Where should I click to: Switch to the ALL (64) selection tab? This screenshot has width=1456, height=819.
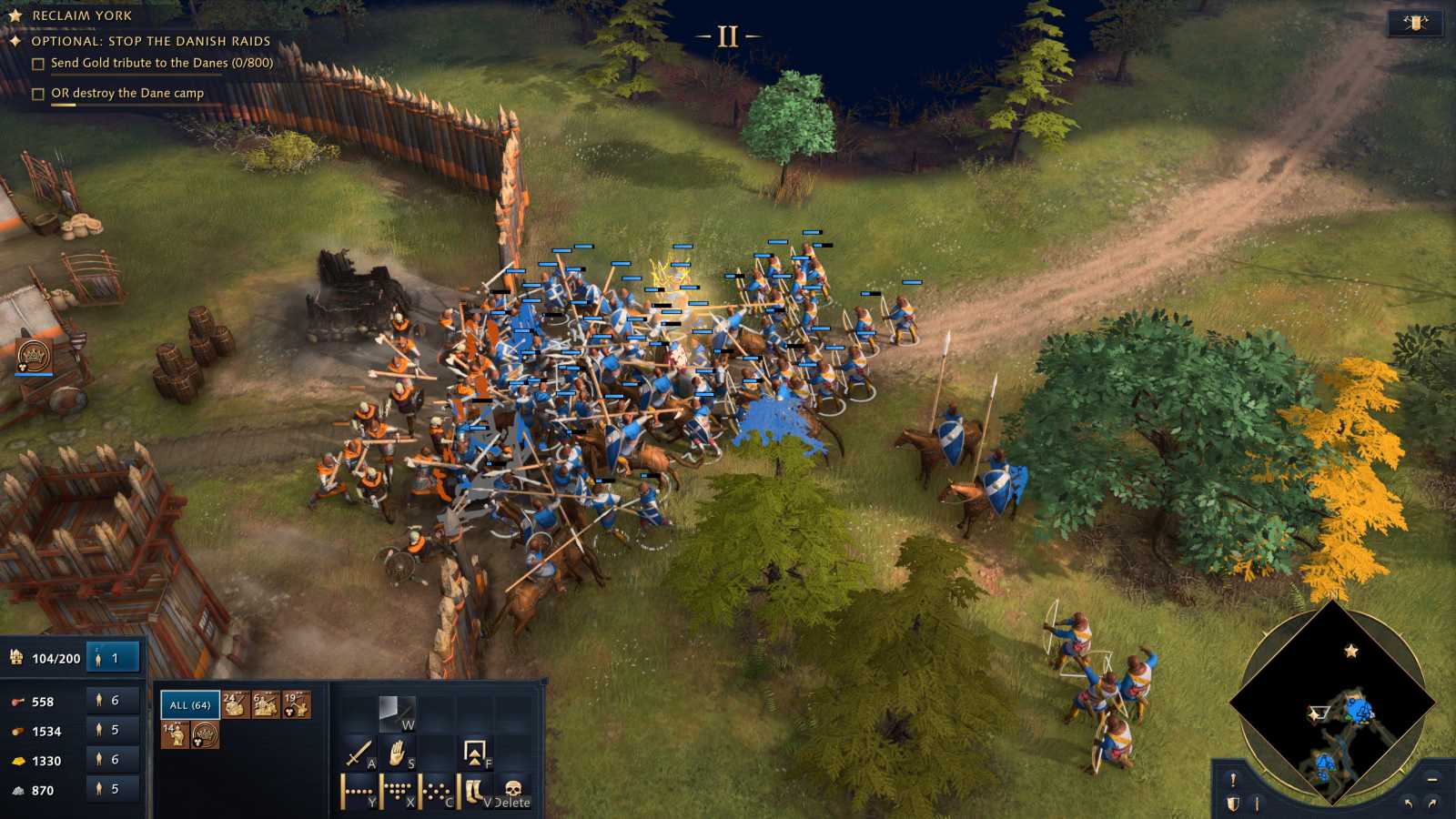[190, 705]
